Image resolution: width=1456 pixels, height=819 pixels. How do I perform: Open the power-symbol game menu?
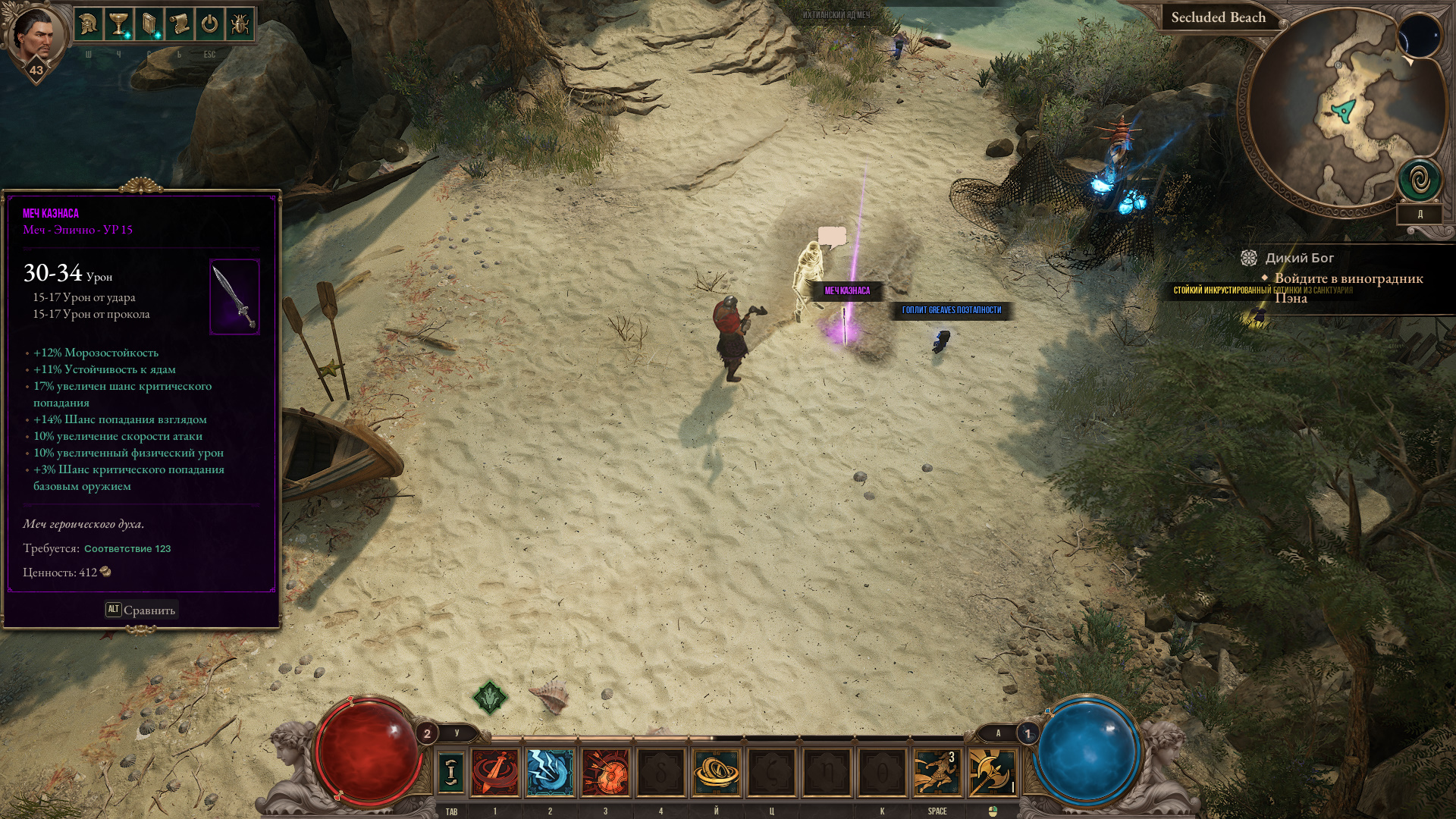[x=209, y=24]
